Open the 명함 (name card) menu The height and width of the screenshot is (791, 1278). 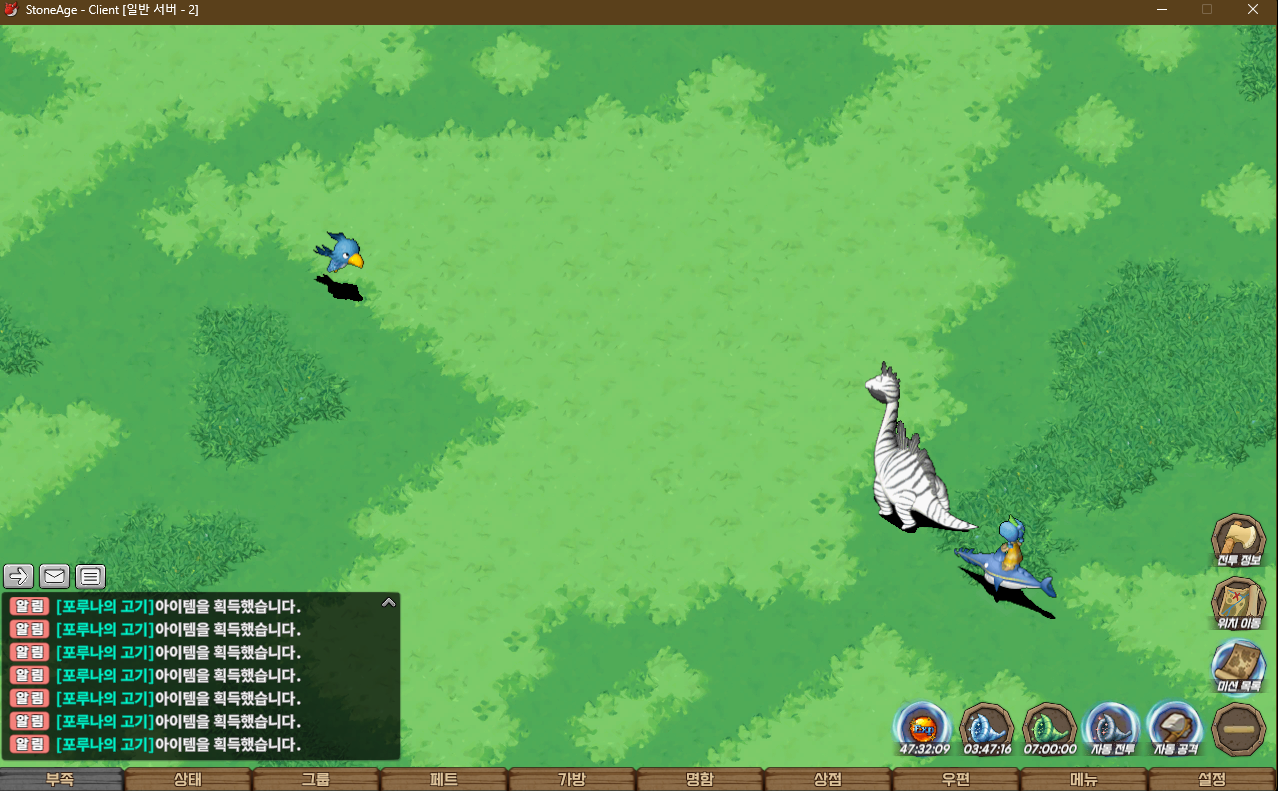pyautogui.click(x=700, y=779)
